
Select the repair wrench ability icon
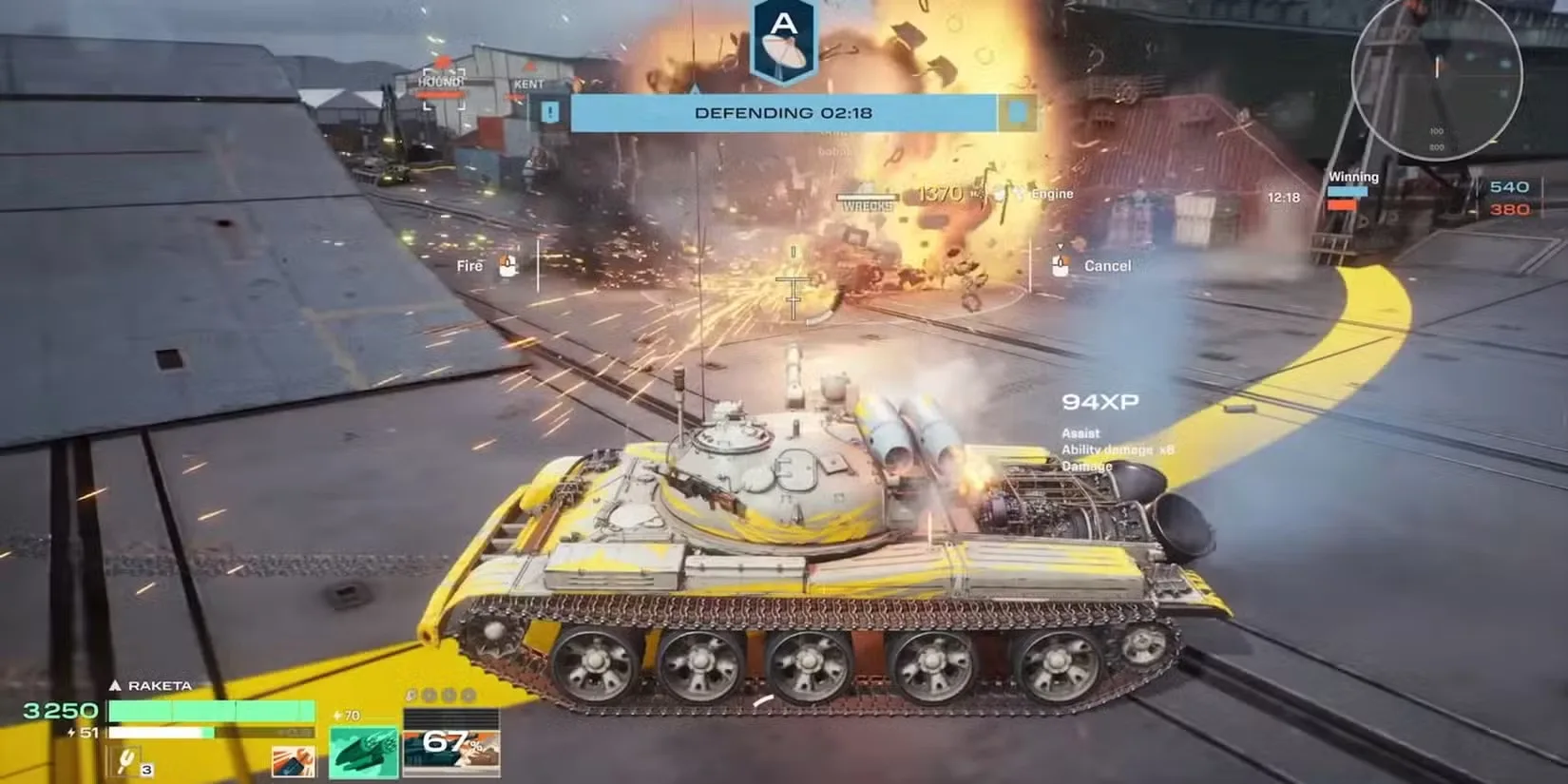[293, 763]
